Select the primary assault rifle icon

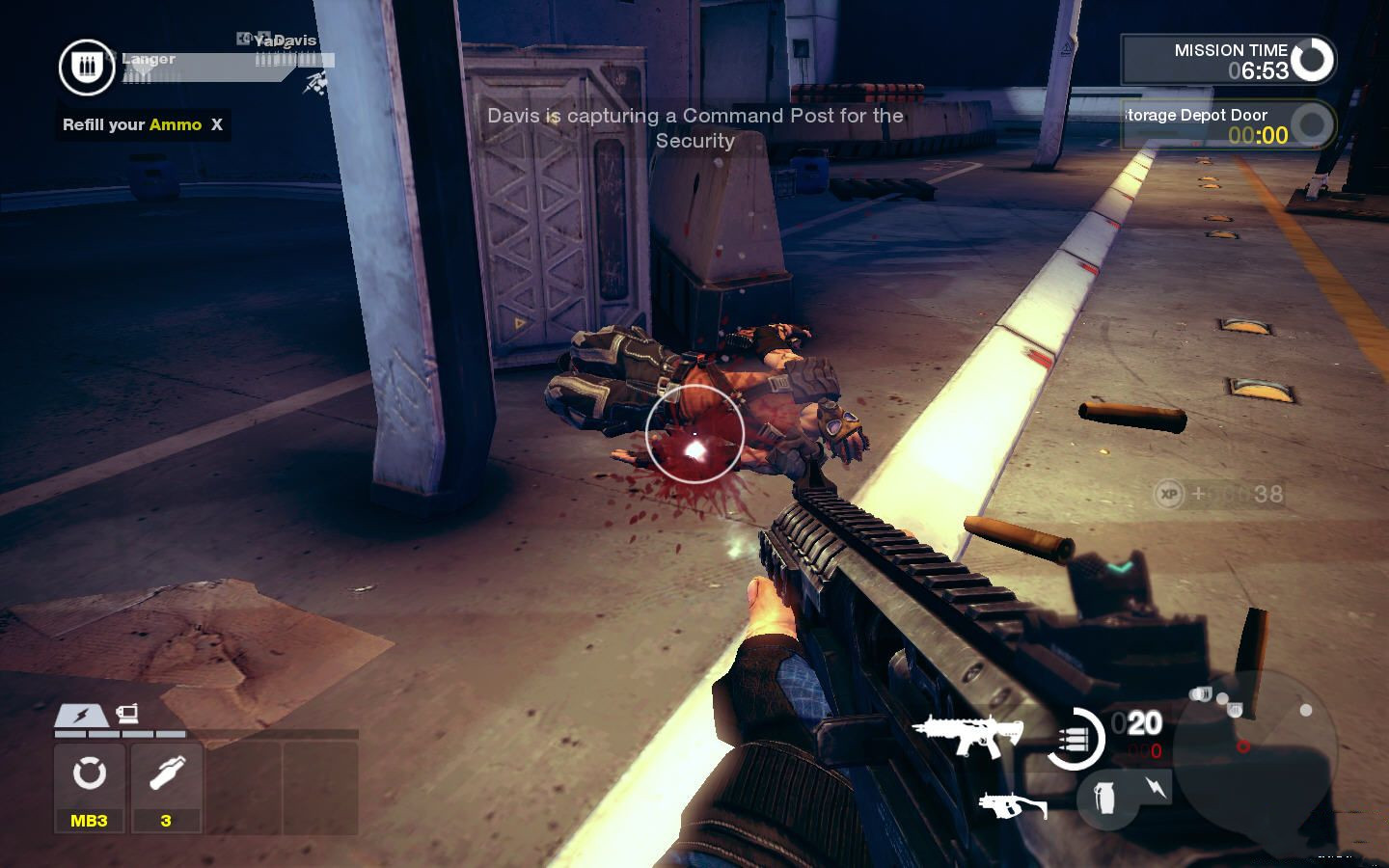click(x=967, y=735)
